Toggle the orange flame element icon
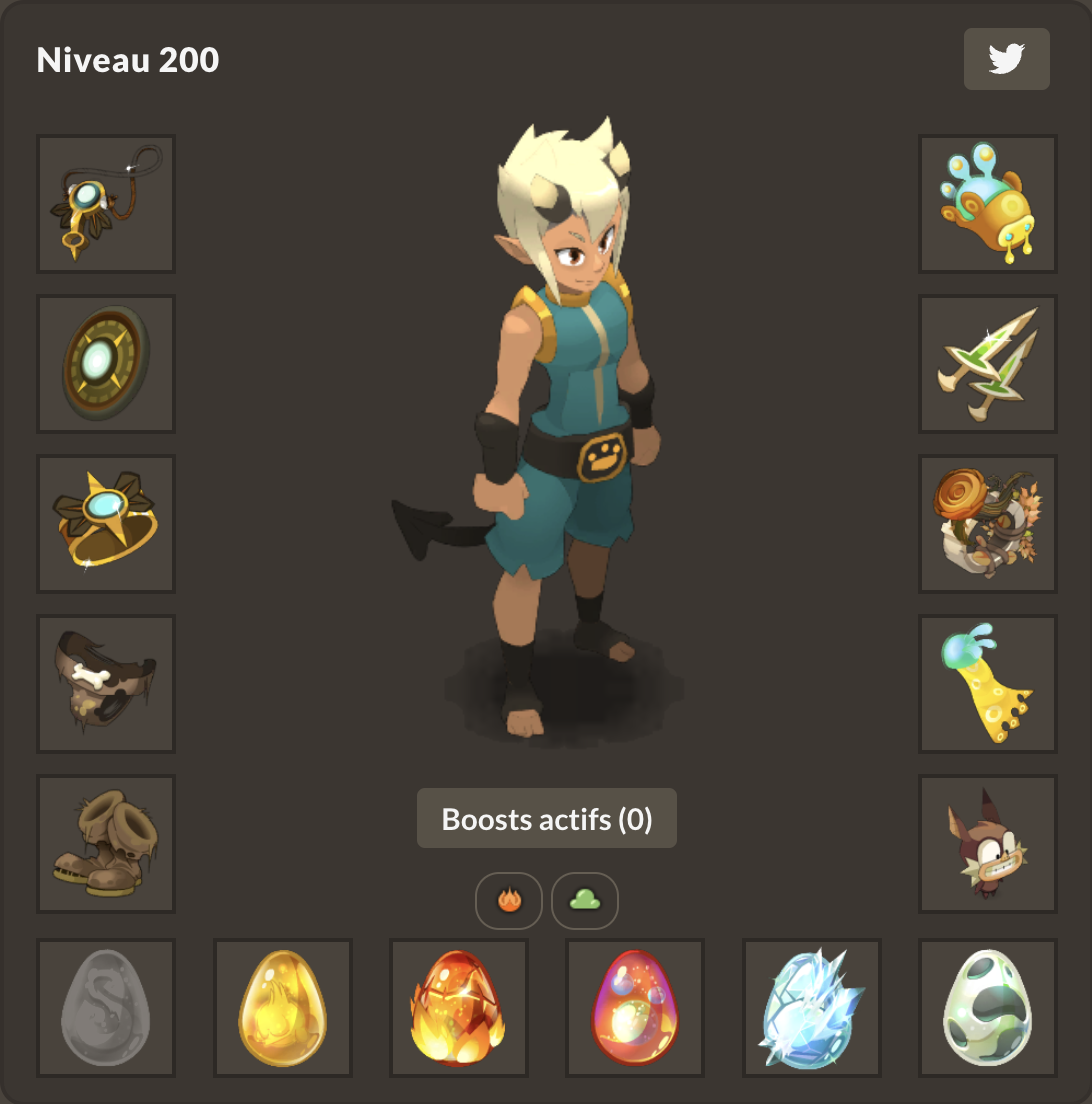 (x=509, y=900)
